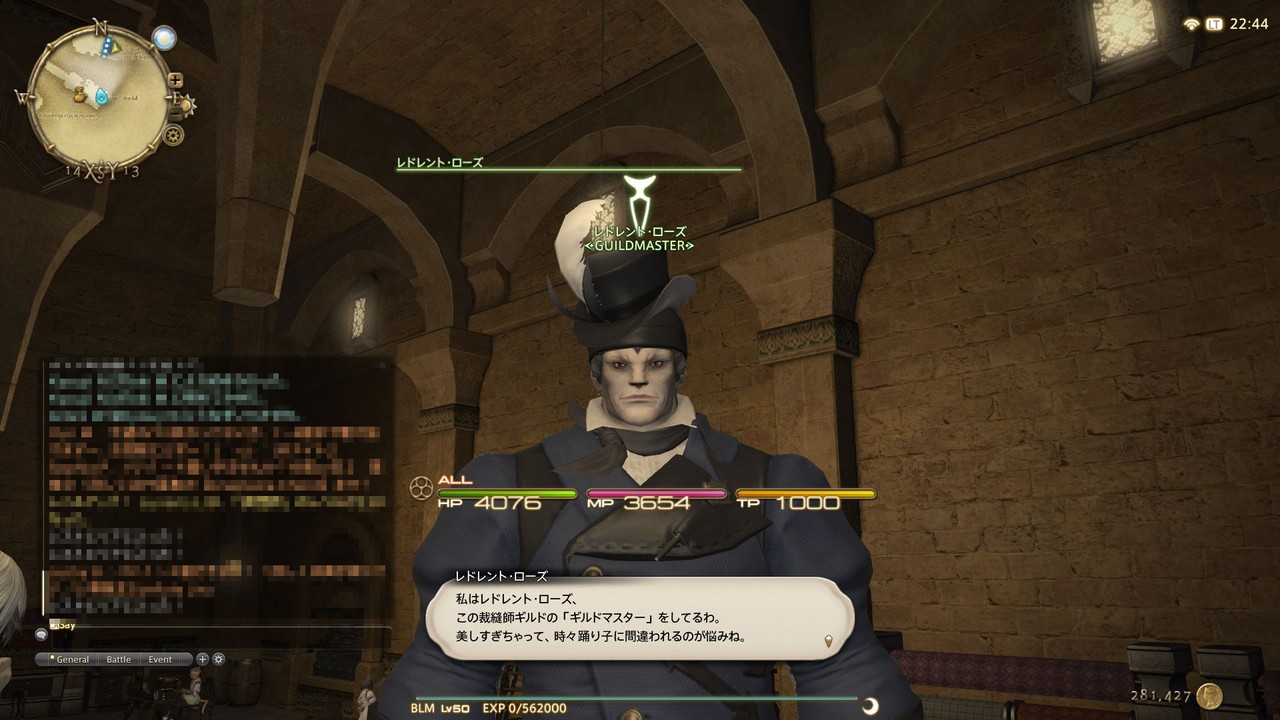This screenshot has height=720, width=1280.
Task: Switch to the Battle chat tab
Action: pyautogui.click(x=119, y=659)
